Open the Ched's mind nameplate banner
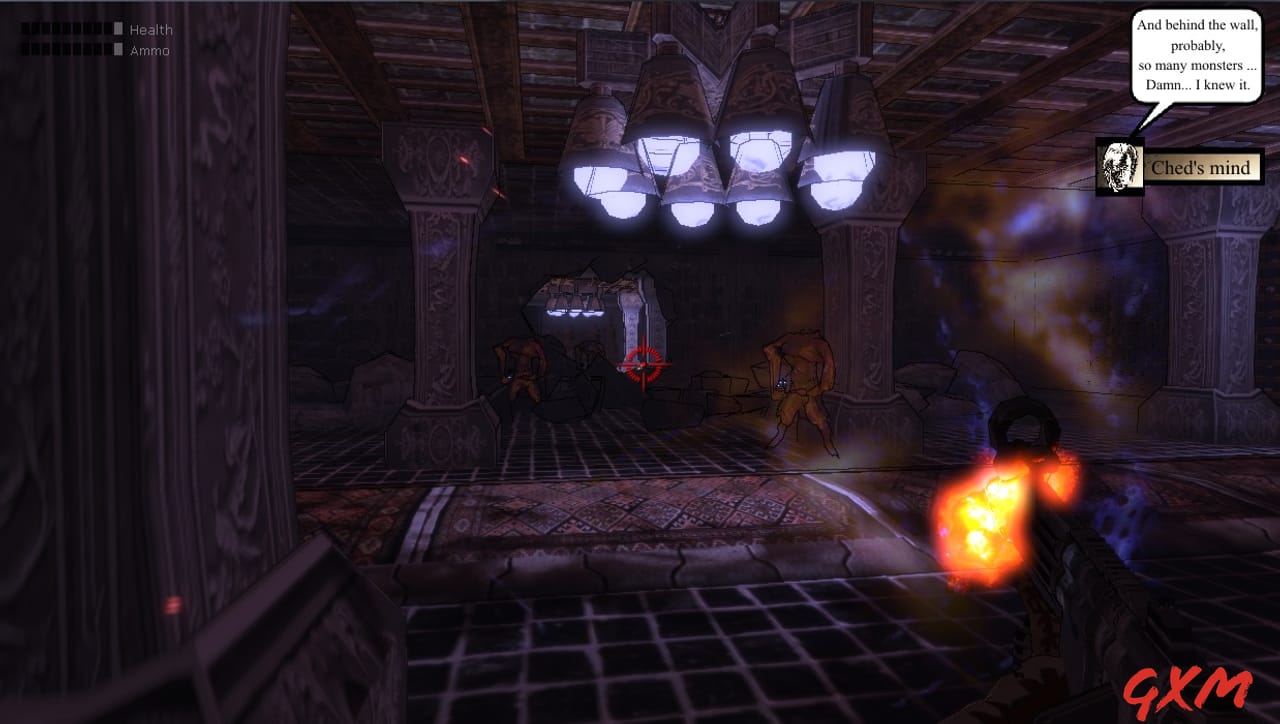 point(1200,168)
